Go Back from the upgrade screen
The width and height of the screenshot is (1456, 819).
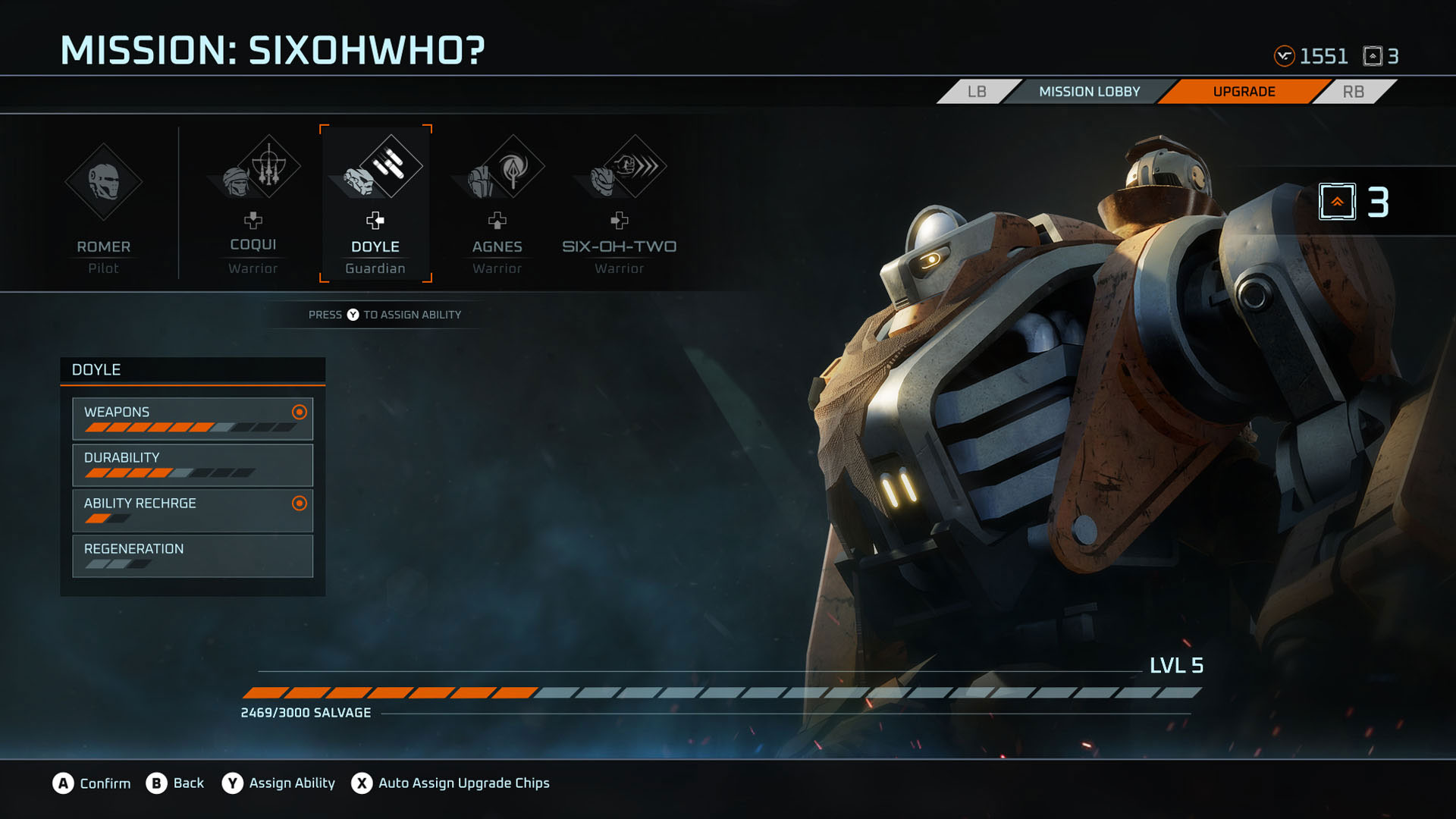(x=175, y=783)
